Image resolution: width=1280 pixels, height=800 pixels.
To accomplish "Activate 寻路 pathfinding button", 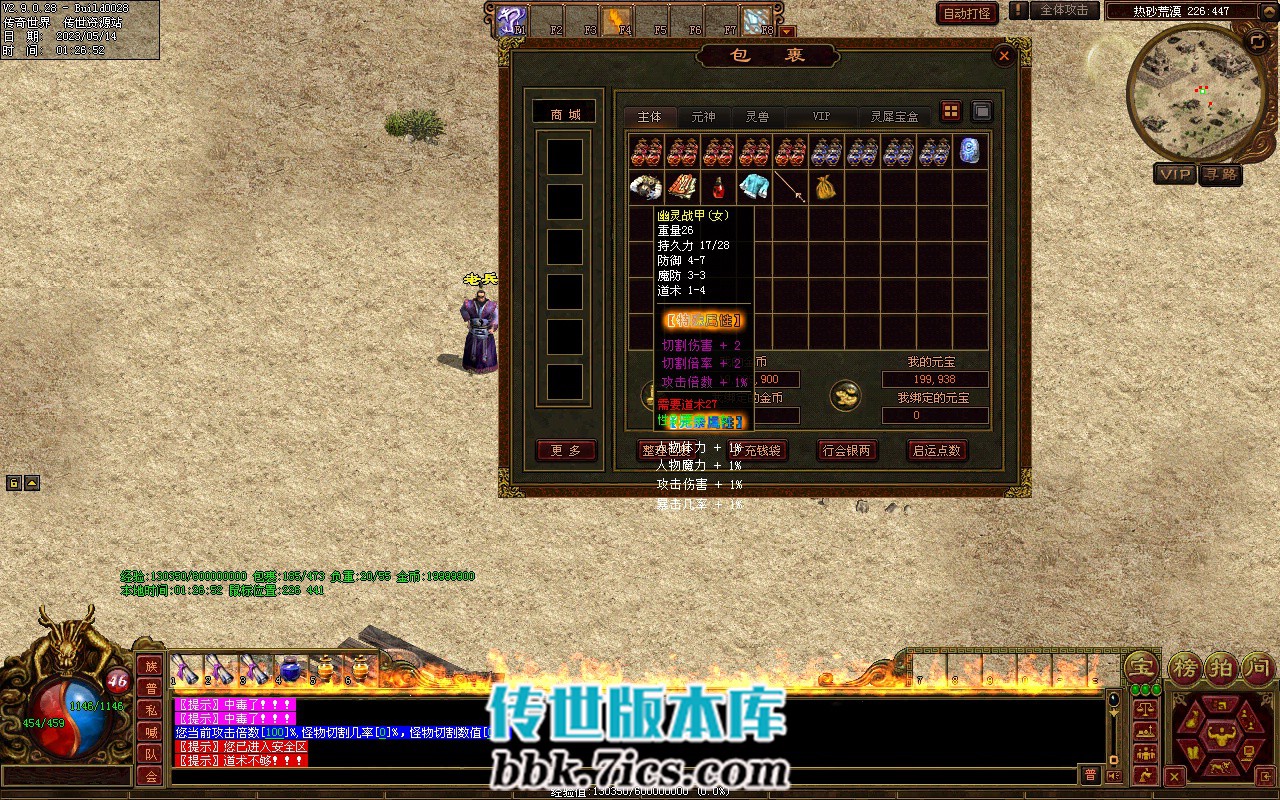I will click(x=1220, y=174).
